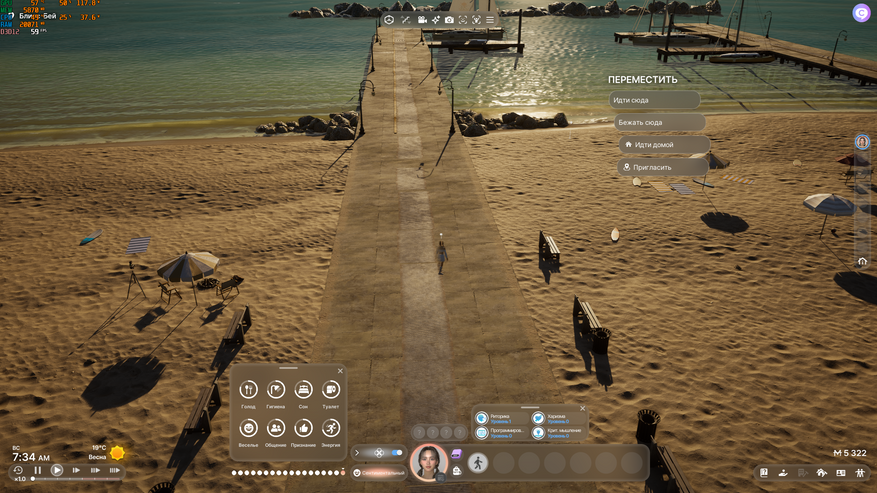
Task: Select the "Общение" social need icon
Action: tap(276, 428)
